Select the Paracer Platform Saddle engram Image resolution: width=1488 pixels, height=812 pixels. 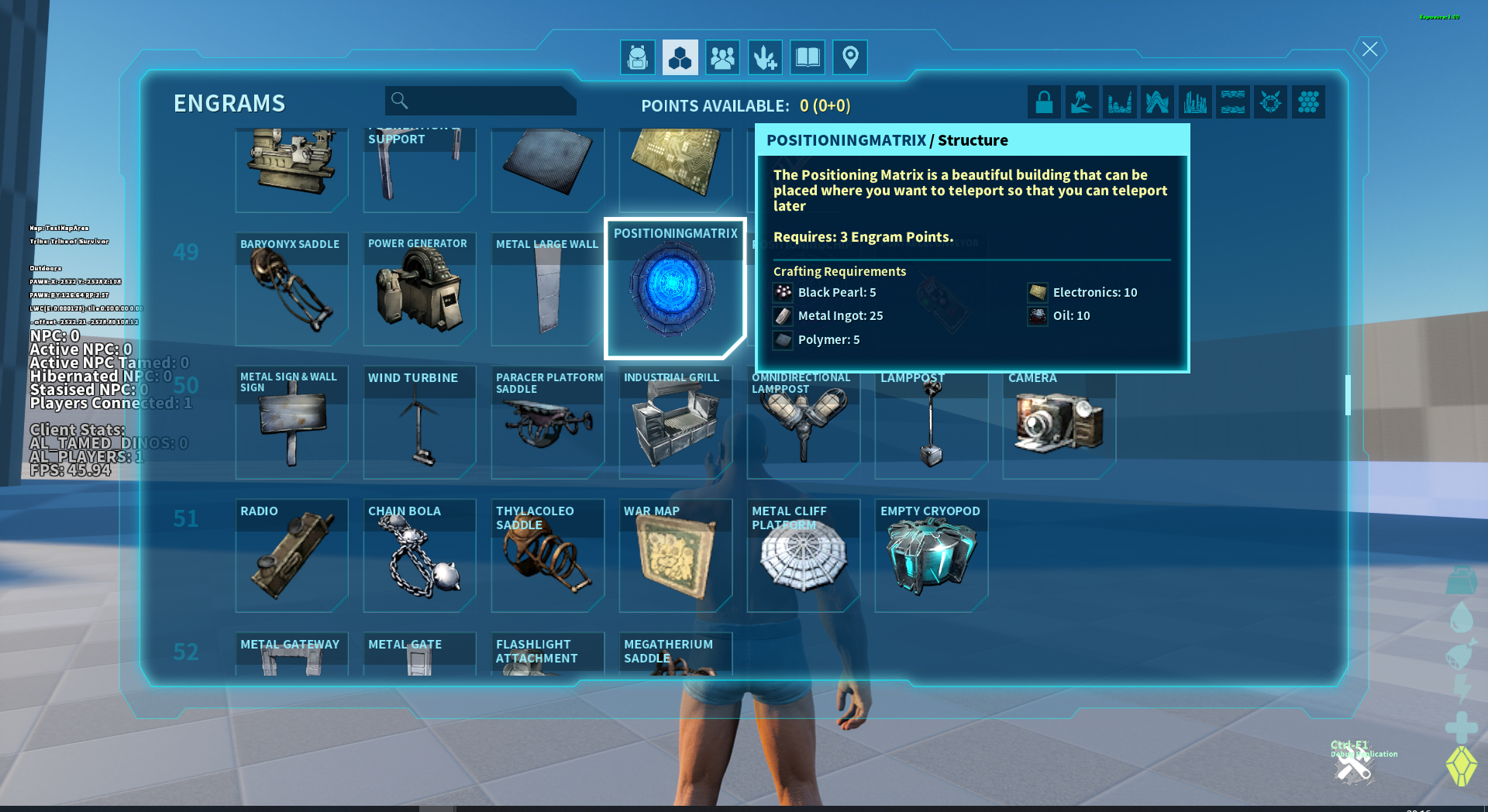(547, 422)
